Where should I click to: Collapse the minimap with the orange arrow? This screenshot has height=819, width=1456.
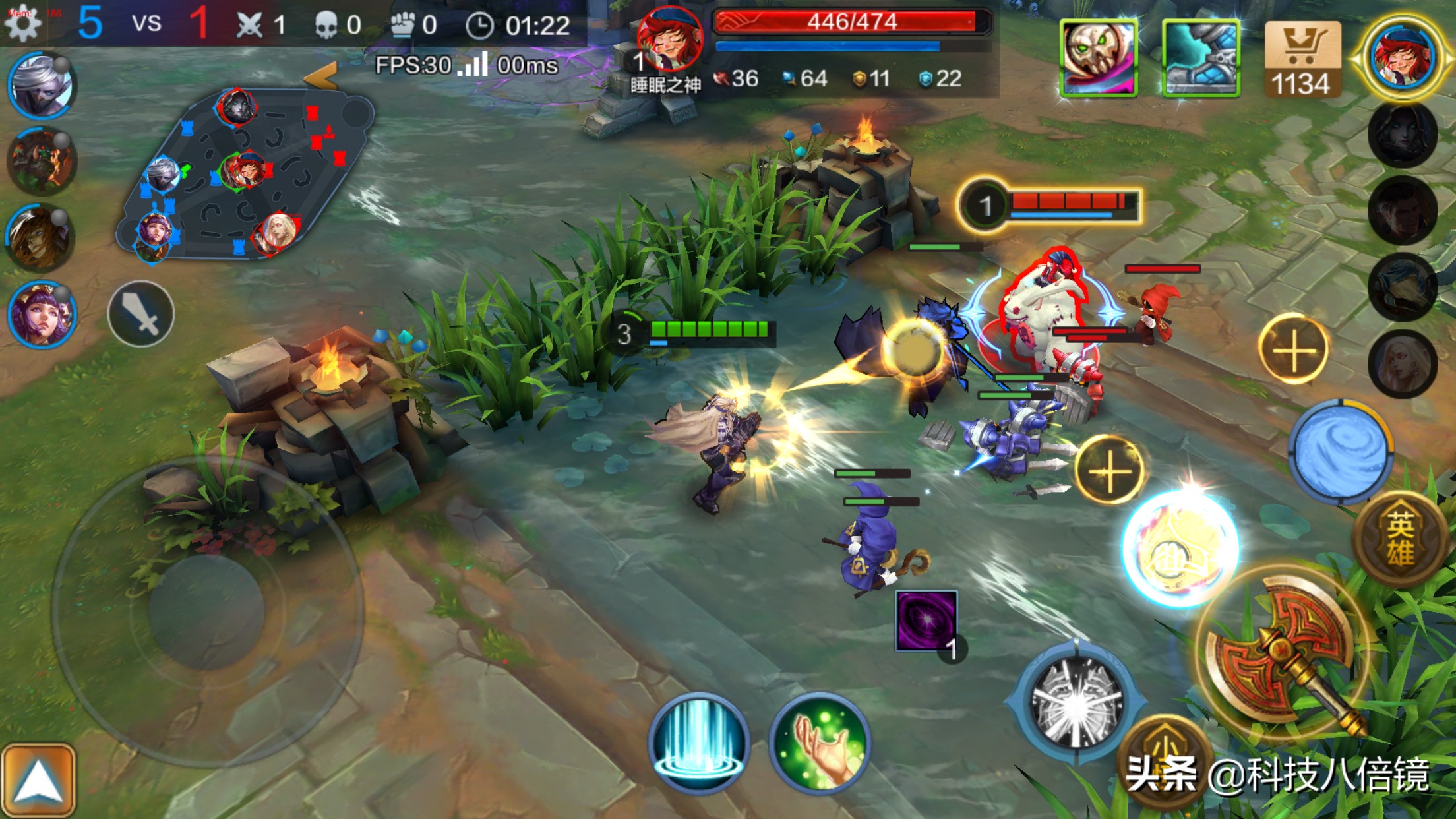click(322, 76)
